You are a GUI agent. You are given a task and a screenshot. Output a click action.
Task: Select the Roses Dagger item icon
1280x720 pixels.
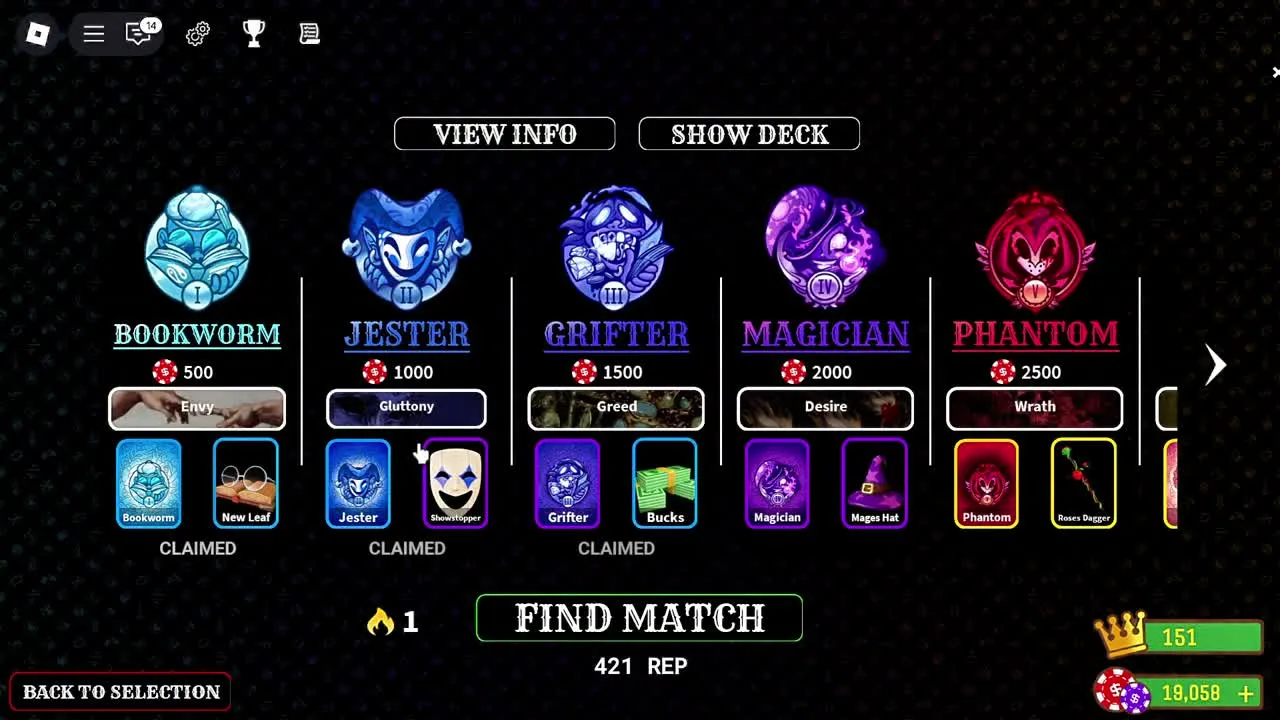click(1083, 483)
